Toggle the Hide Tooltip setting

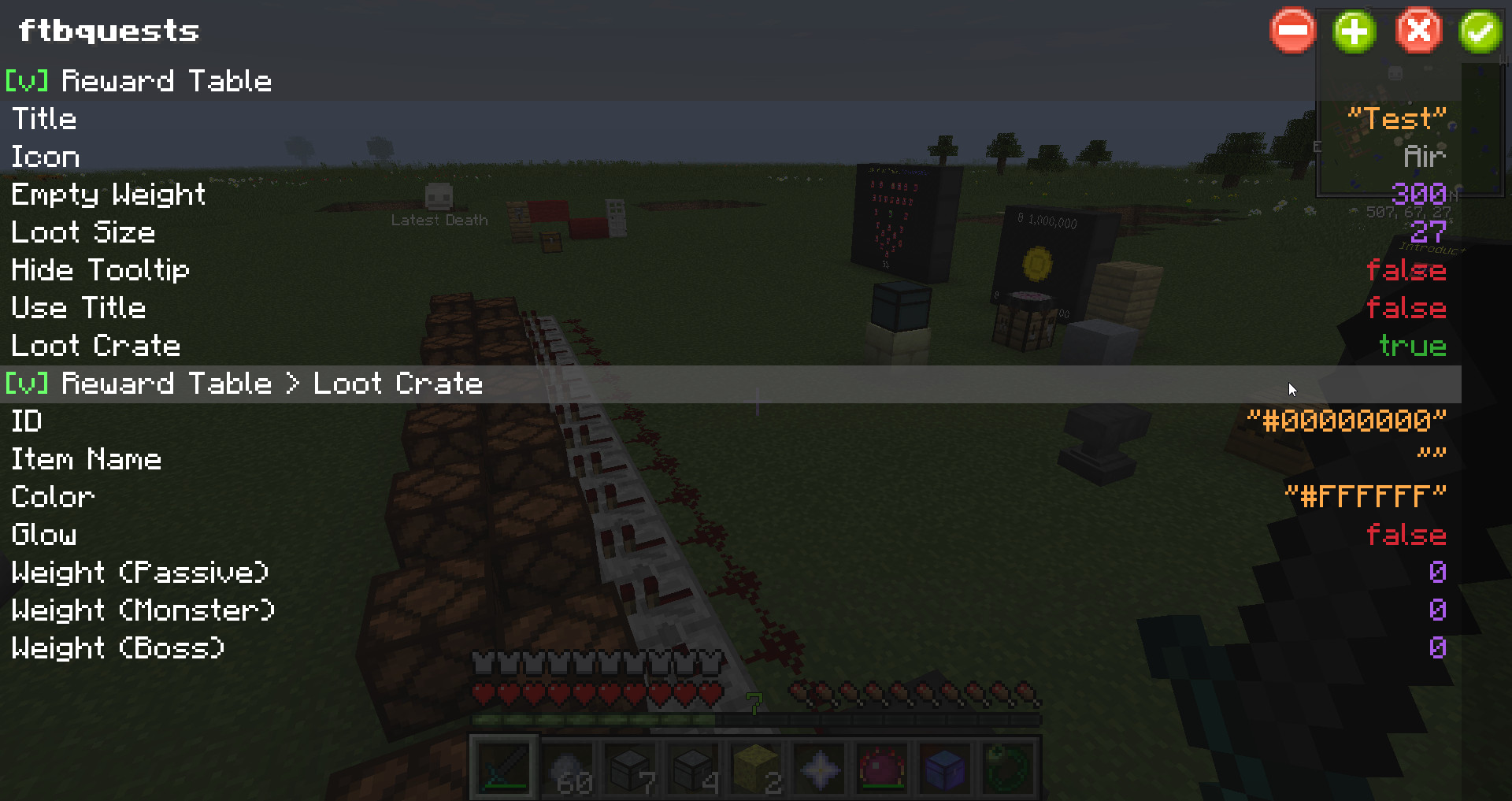pyautogui.click(x=1406, y=270)
